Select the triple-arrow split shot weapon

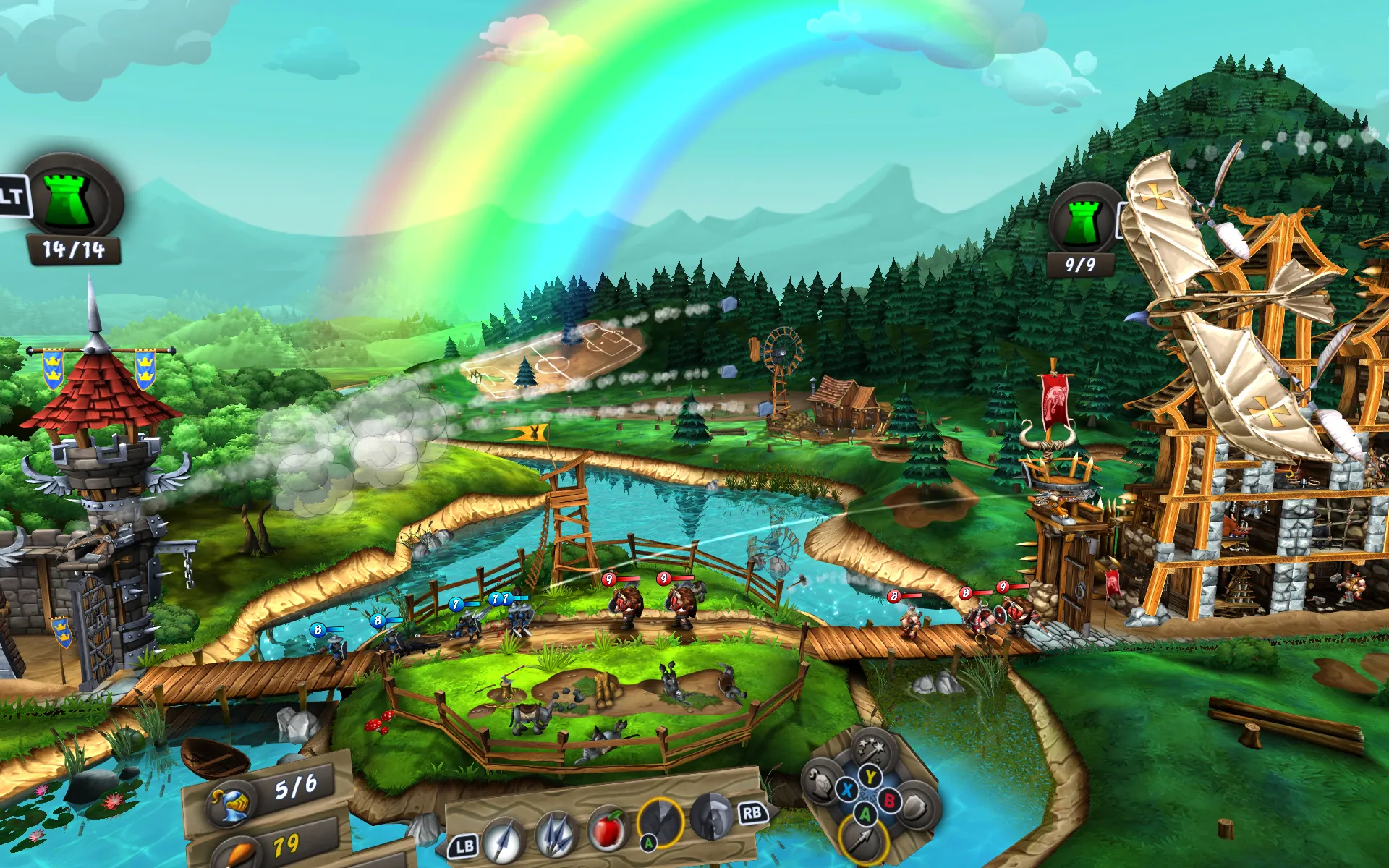[556, 835]
